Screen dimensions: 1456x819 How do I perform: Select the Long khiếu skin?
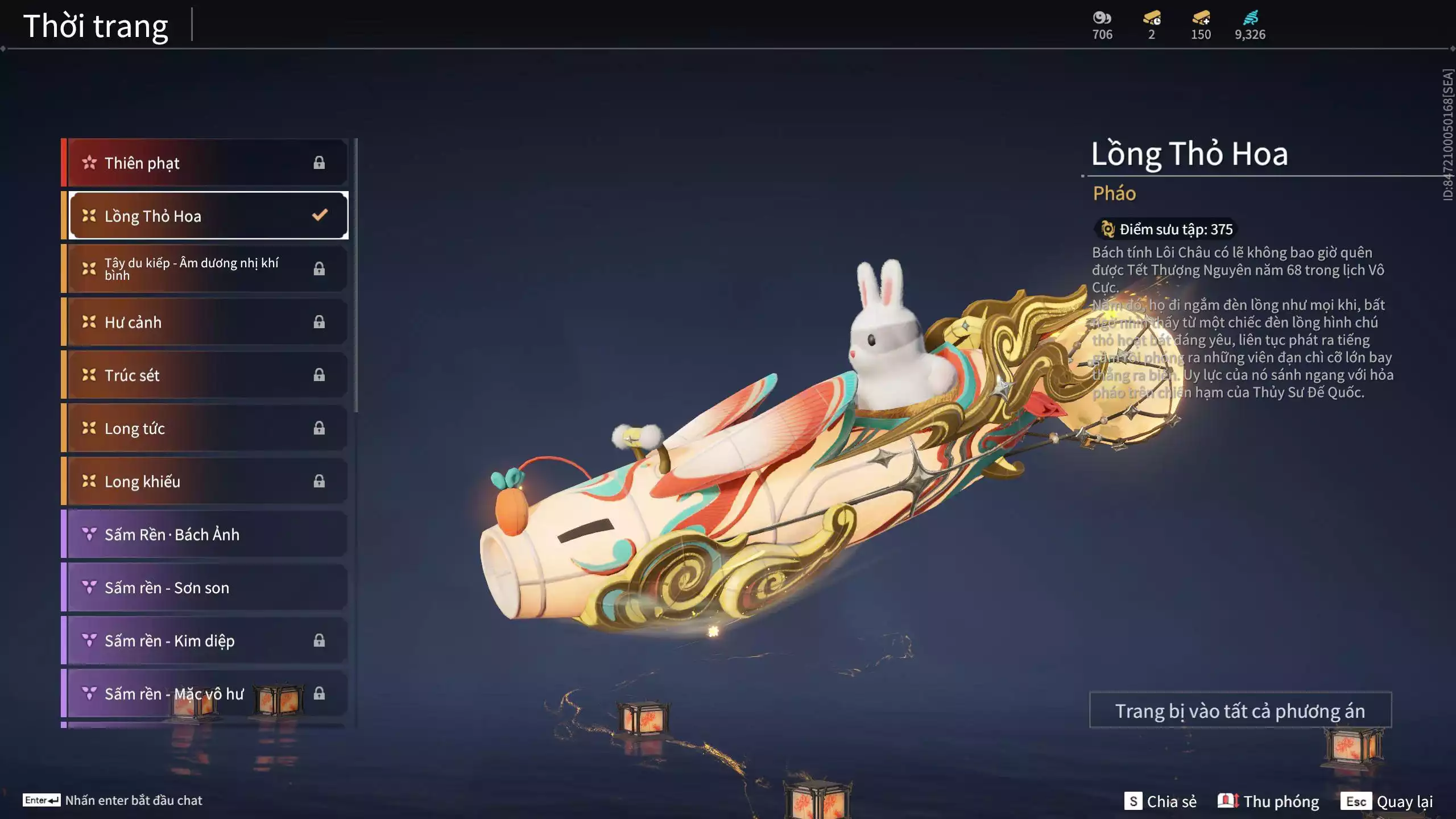click(205, 482)
